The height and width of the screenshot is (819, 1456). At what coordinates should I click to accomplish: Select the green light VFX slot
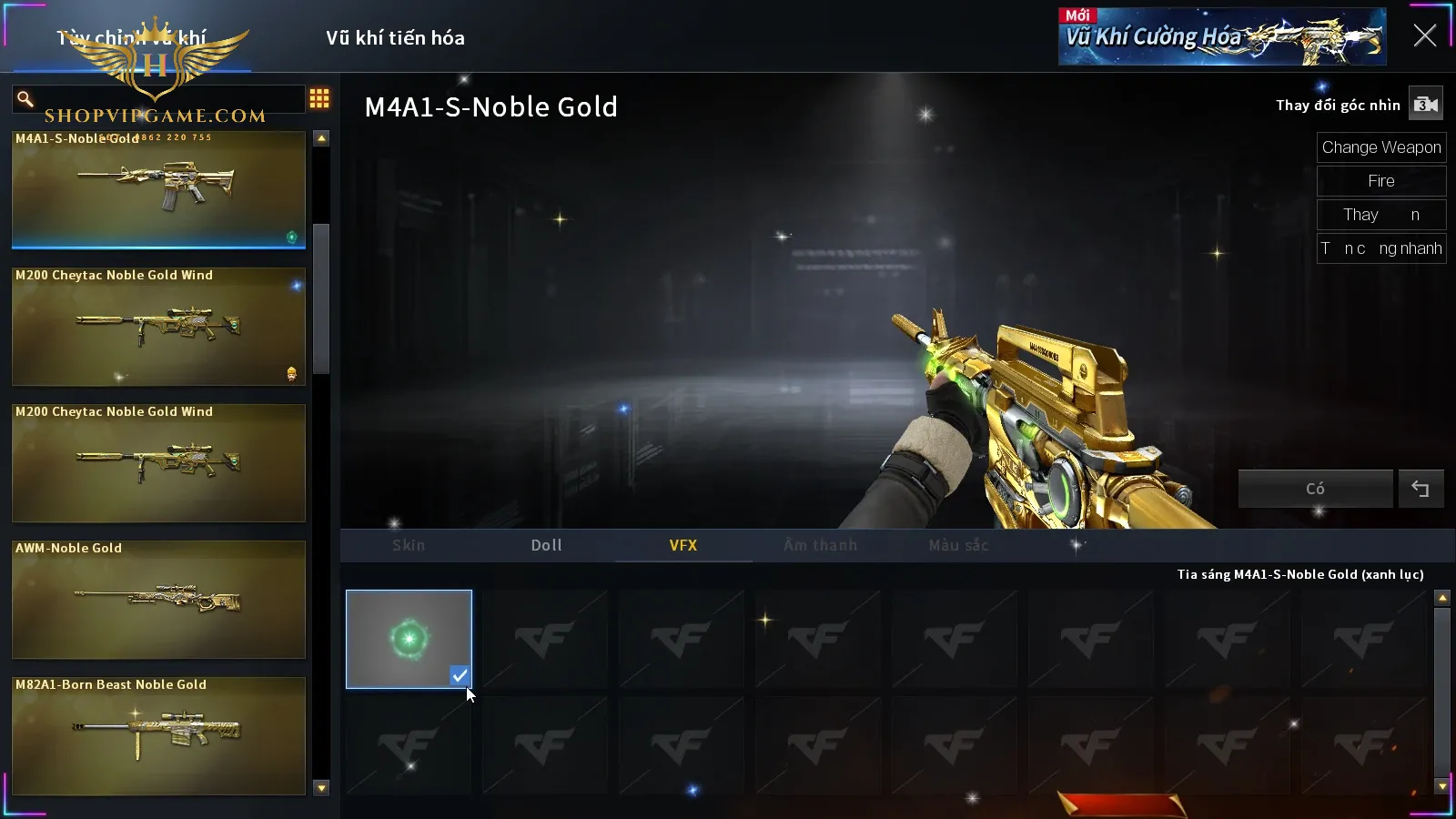(x=409, y=639)
